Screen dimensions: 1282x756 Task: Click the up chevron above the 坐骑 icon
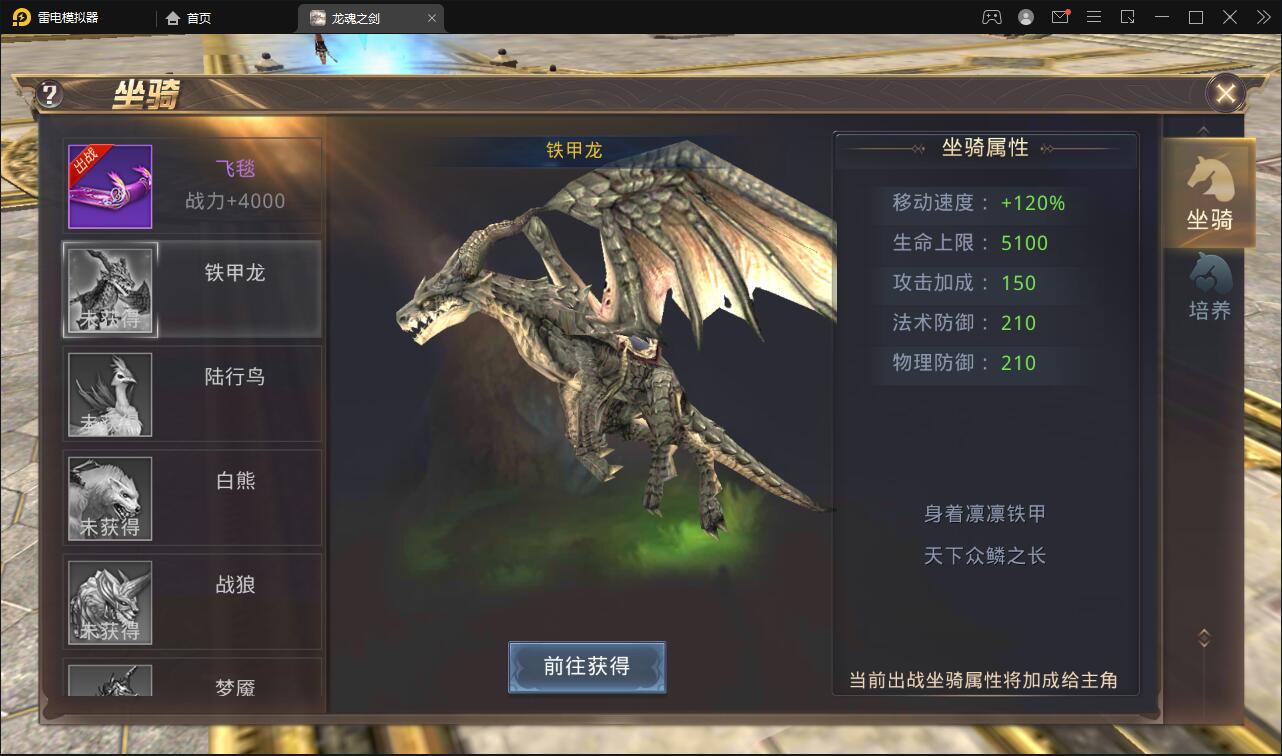1204,130
